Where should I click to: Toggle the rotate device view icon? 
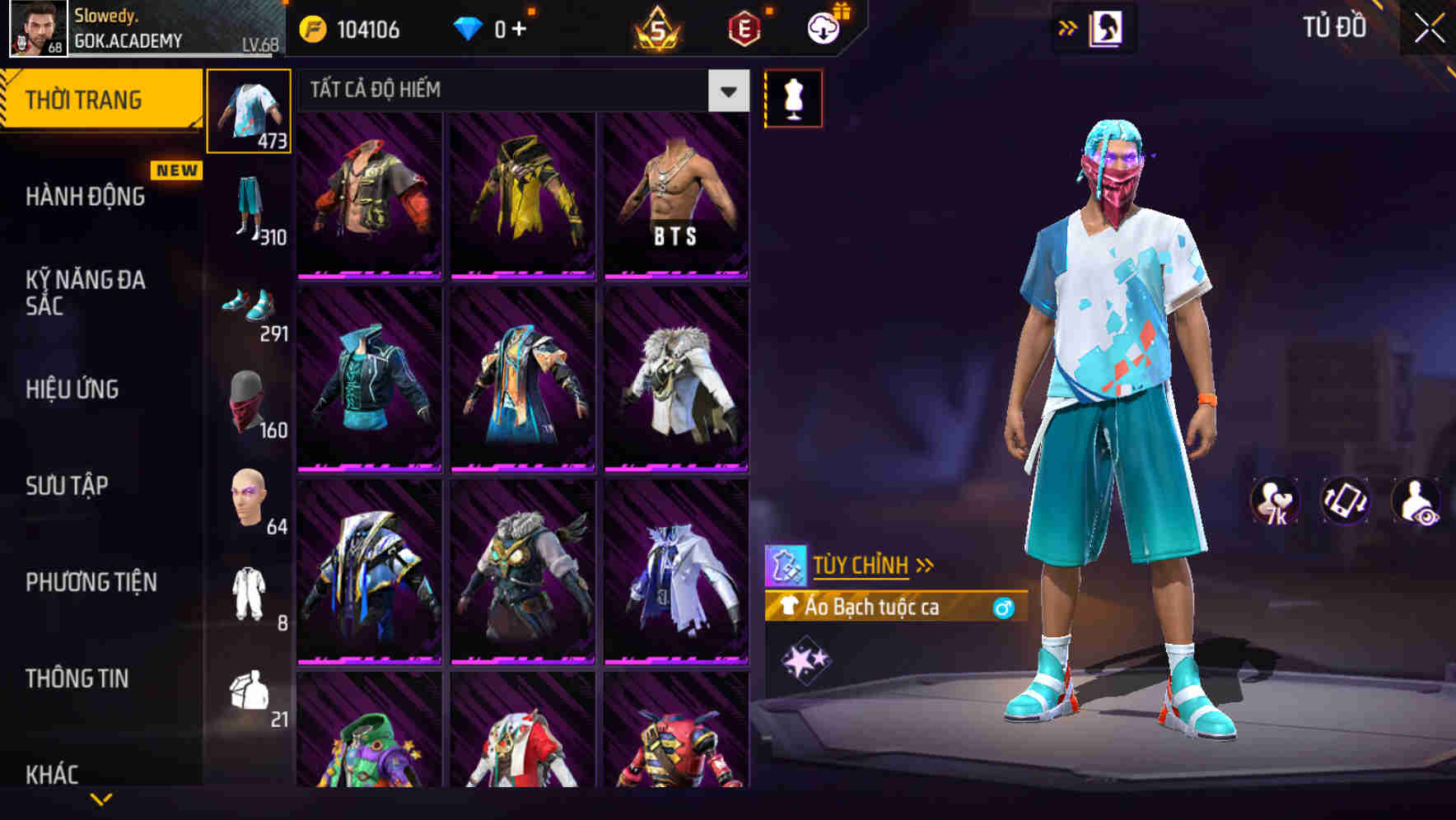pyautogui.click(x=1343, y=501)
